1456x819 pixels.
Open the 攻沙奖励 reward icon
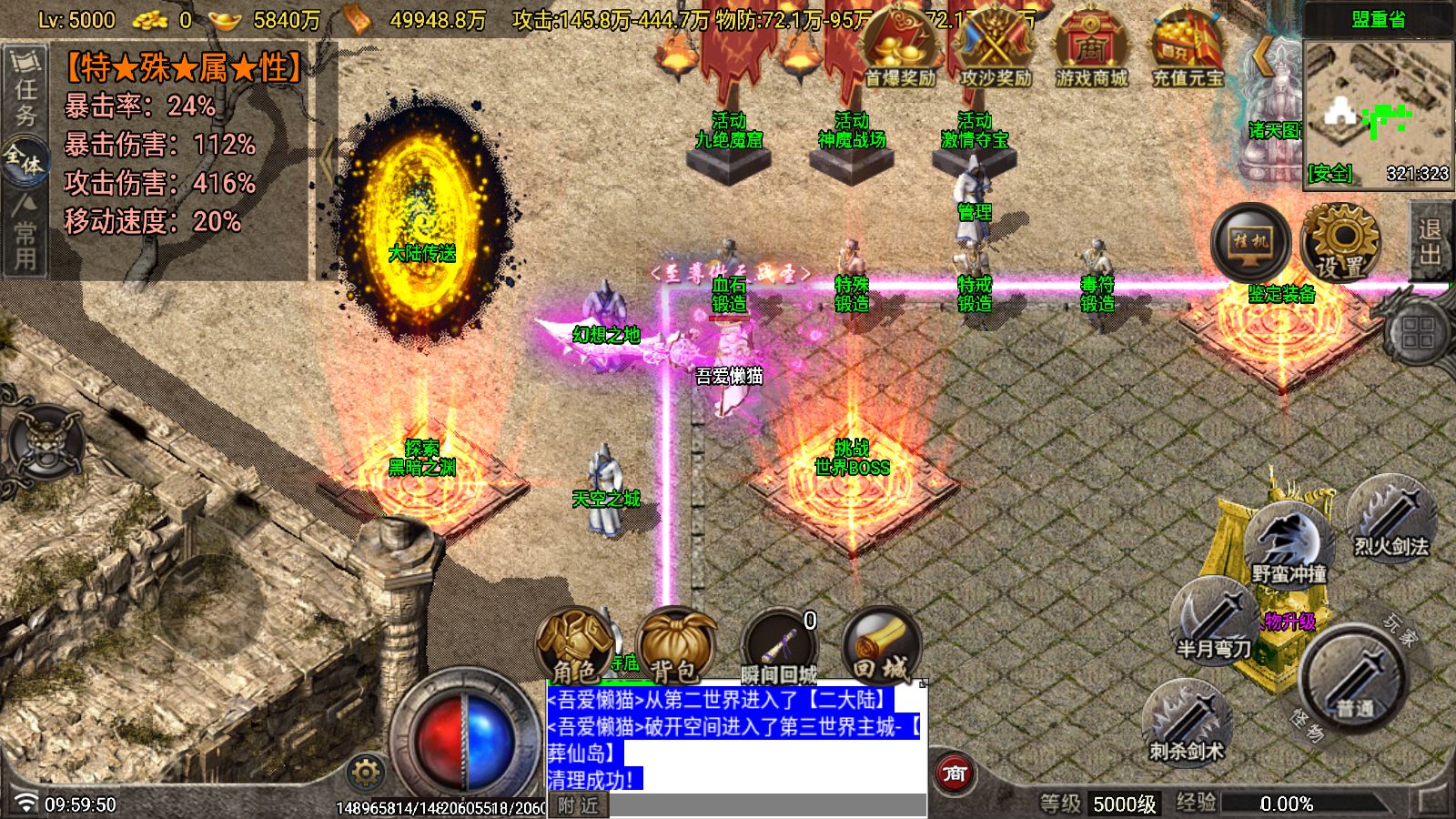996,50
